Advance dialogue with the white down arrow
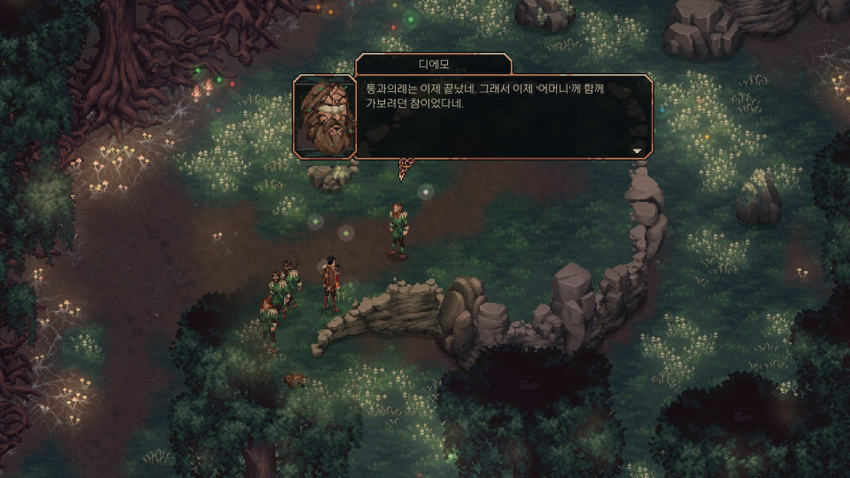This screenshot has width=850, height=478. pos(637,150)
